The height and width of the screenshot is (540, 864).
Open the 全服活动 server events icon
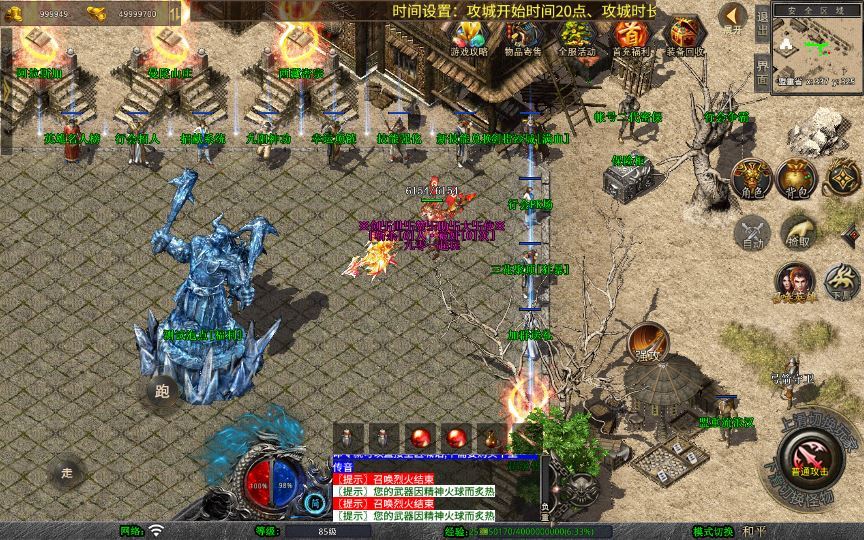[577, 37]
